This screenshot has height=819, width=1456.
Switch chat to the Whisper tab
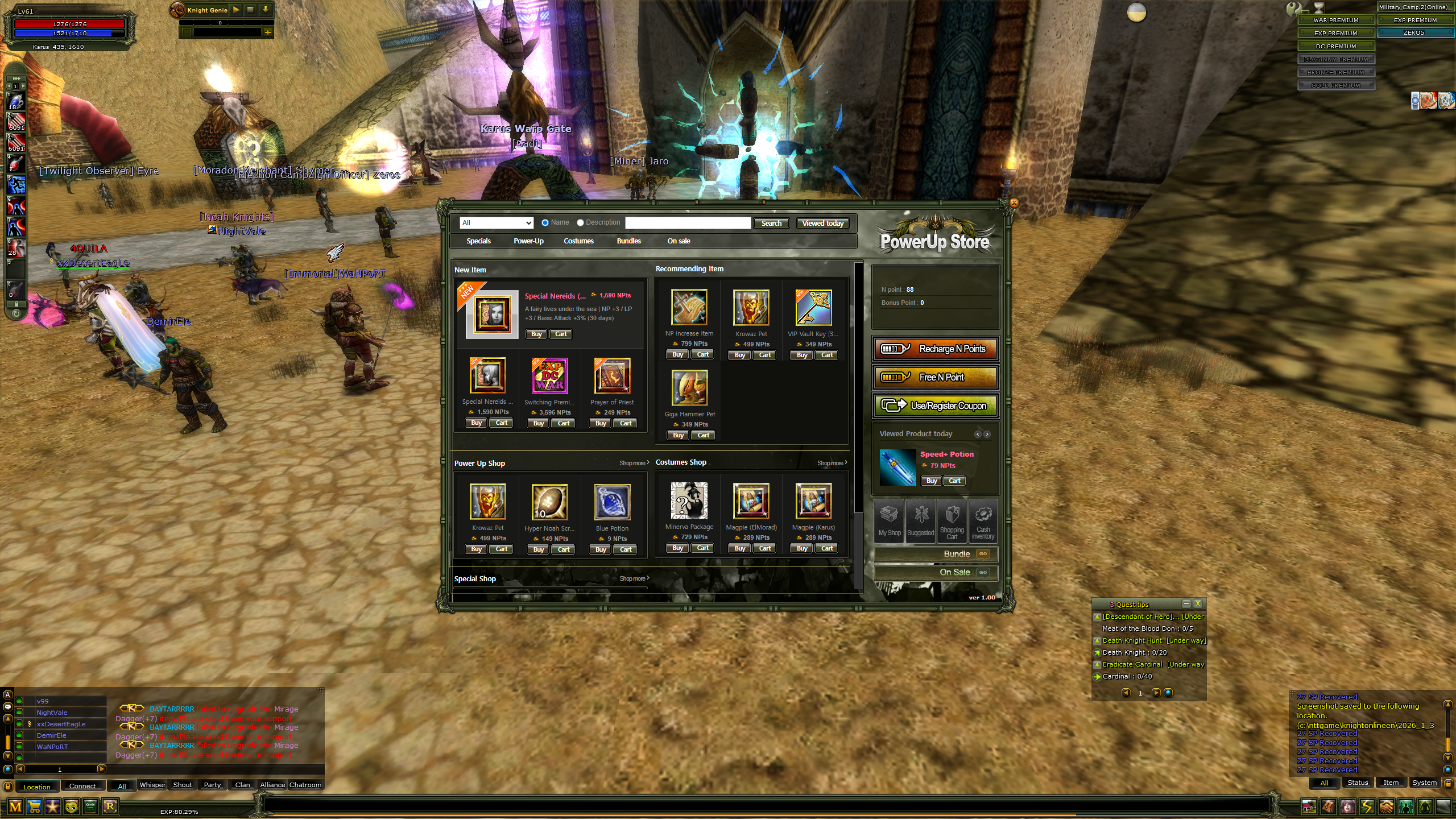(x=152, y=785)
